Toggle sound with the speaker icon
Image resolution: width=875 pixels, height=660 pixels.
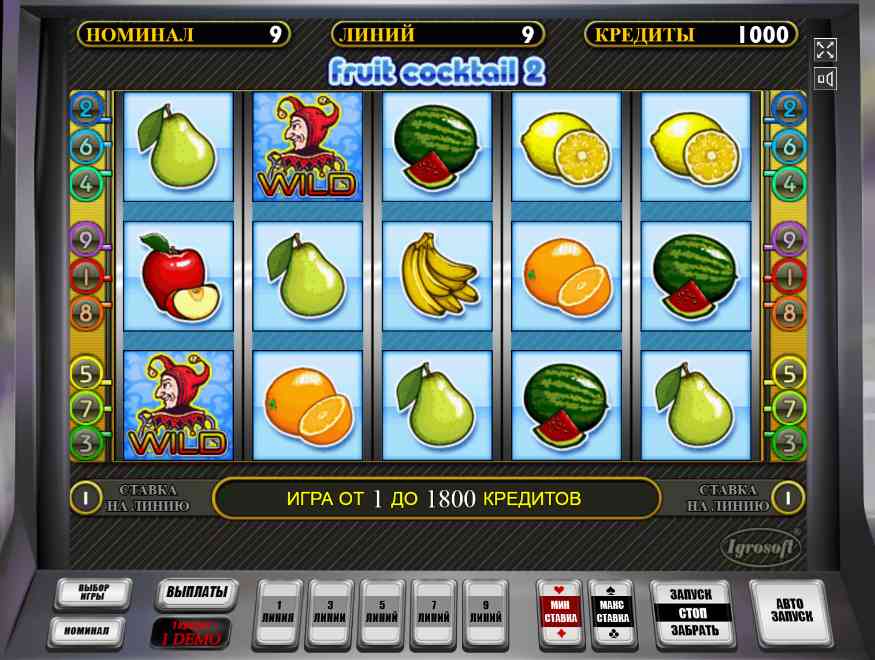pos(825,79)
